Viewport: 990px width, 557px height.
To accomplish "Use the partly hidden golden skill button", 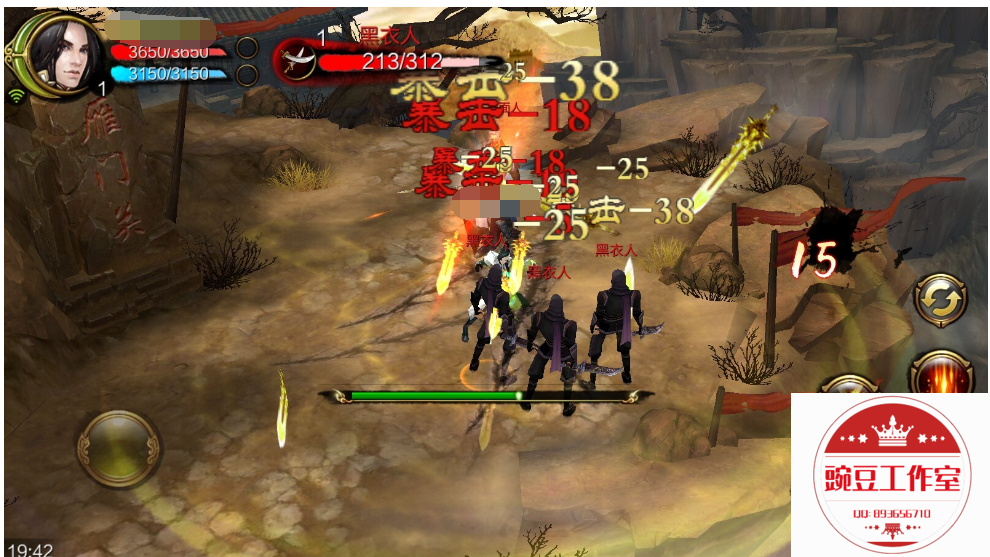I will click(x=846, y=384).
